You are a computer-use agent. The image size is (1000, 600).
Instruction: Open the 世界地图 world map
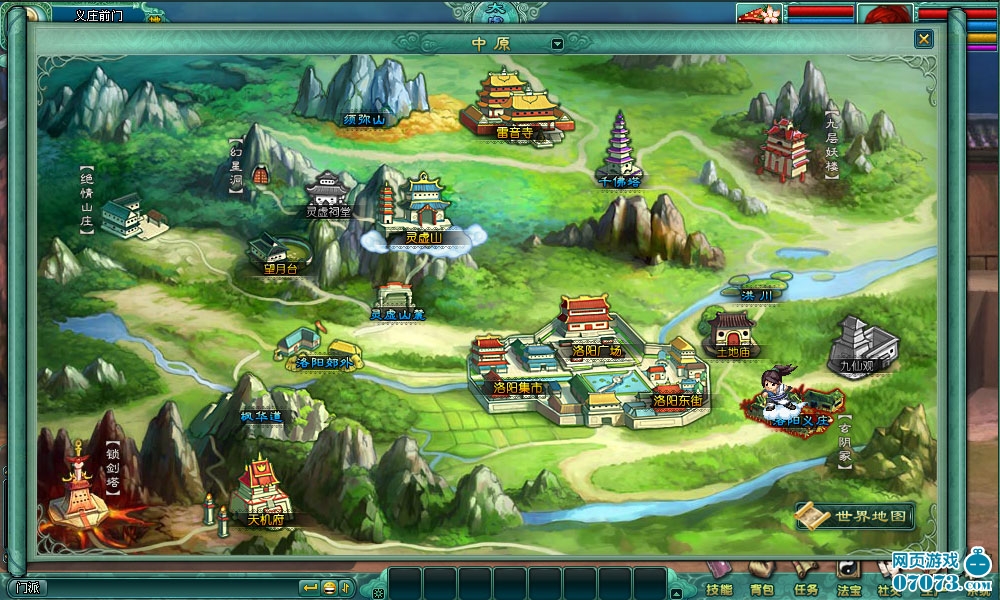[x=856, y=516]
